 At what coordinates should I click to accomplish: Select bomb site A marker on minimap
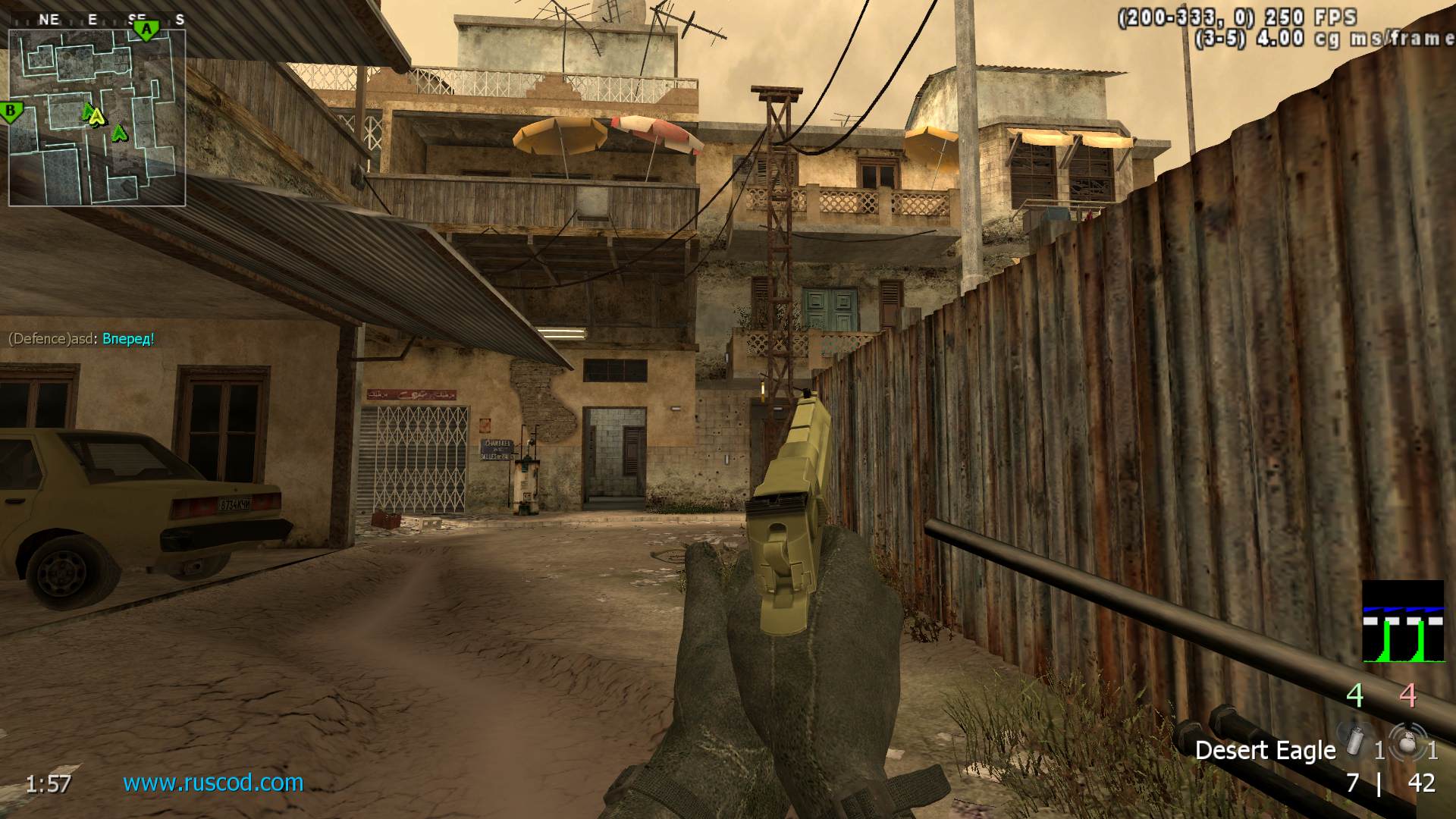coord(146,30)
